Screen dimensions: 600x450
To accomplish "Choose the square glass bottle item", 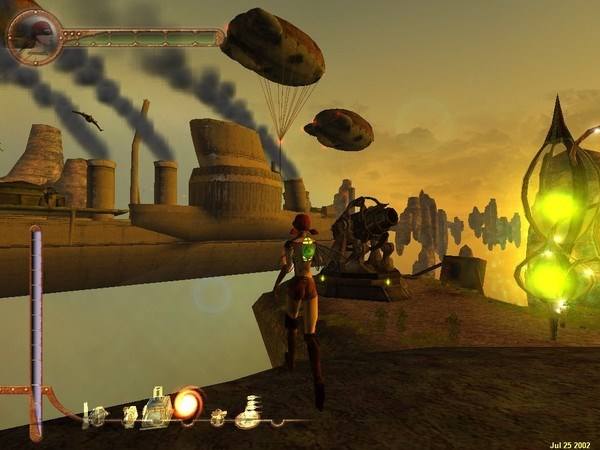I will (x=156, y=407).
